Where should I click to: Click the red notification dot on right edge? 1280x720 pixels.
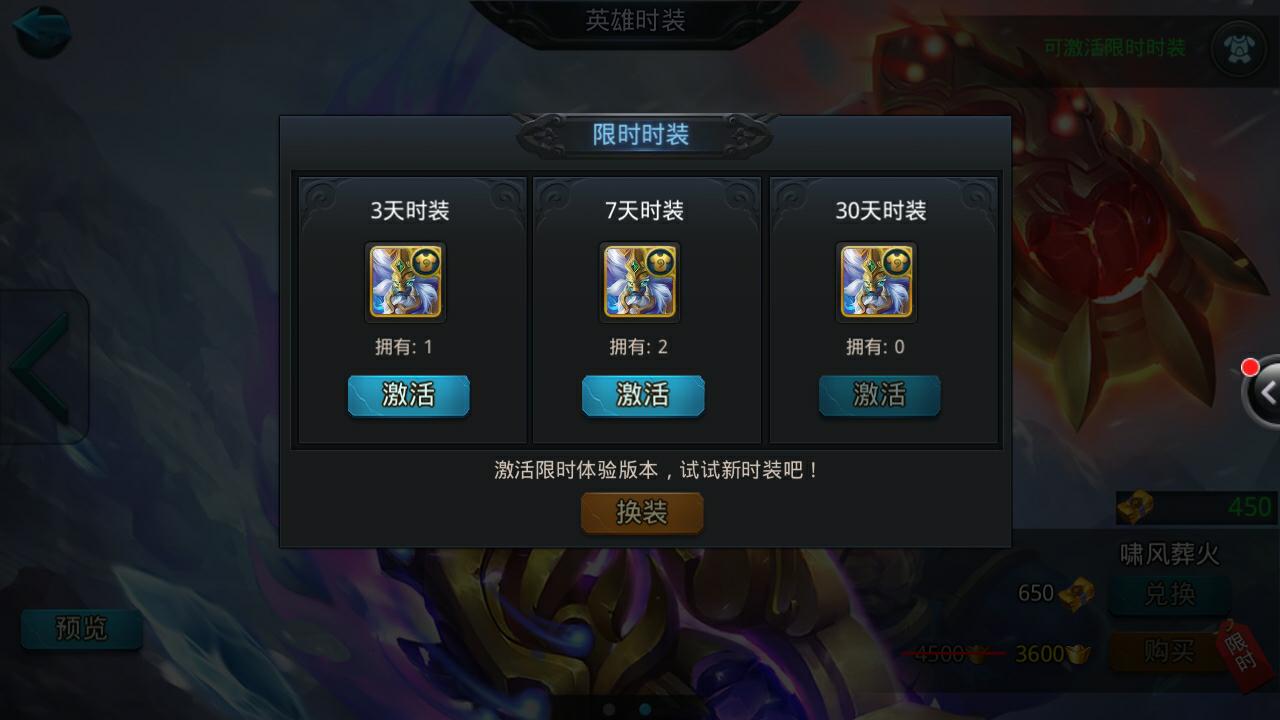click(1251, 367)
